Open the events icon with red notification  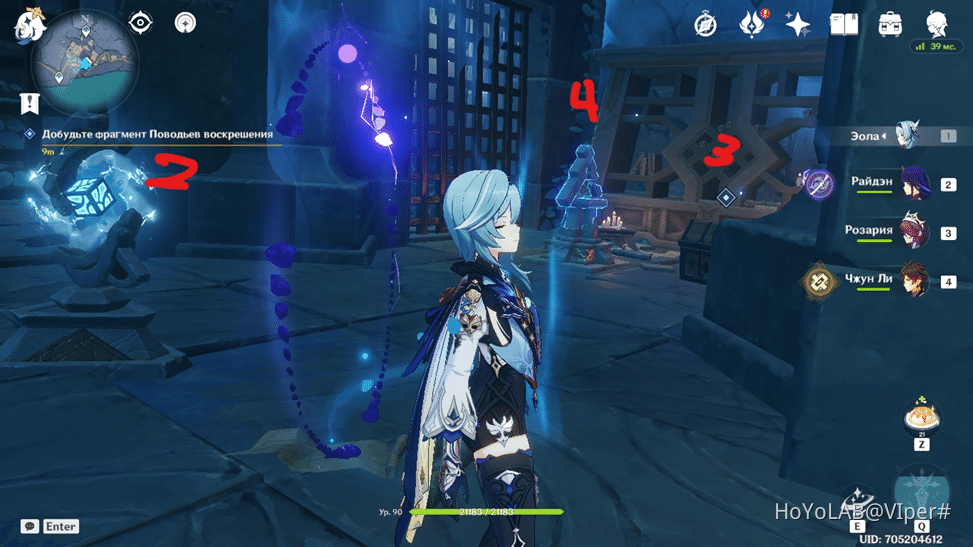coord(751,24)
